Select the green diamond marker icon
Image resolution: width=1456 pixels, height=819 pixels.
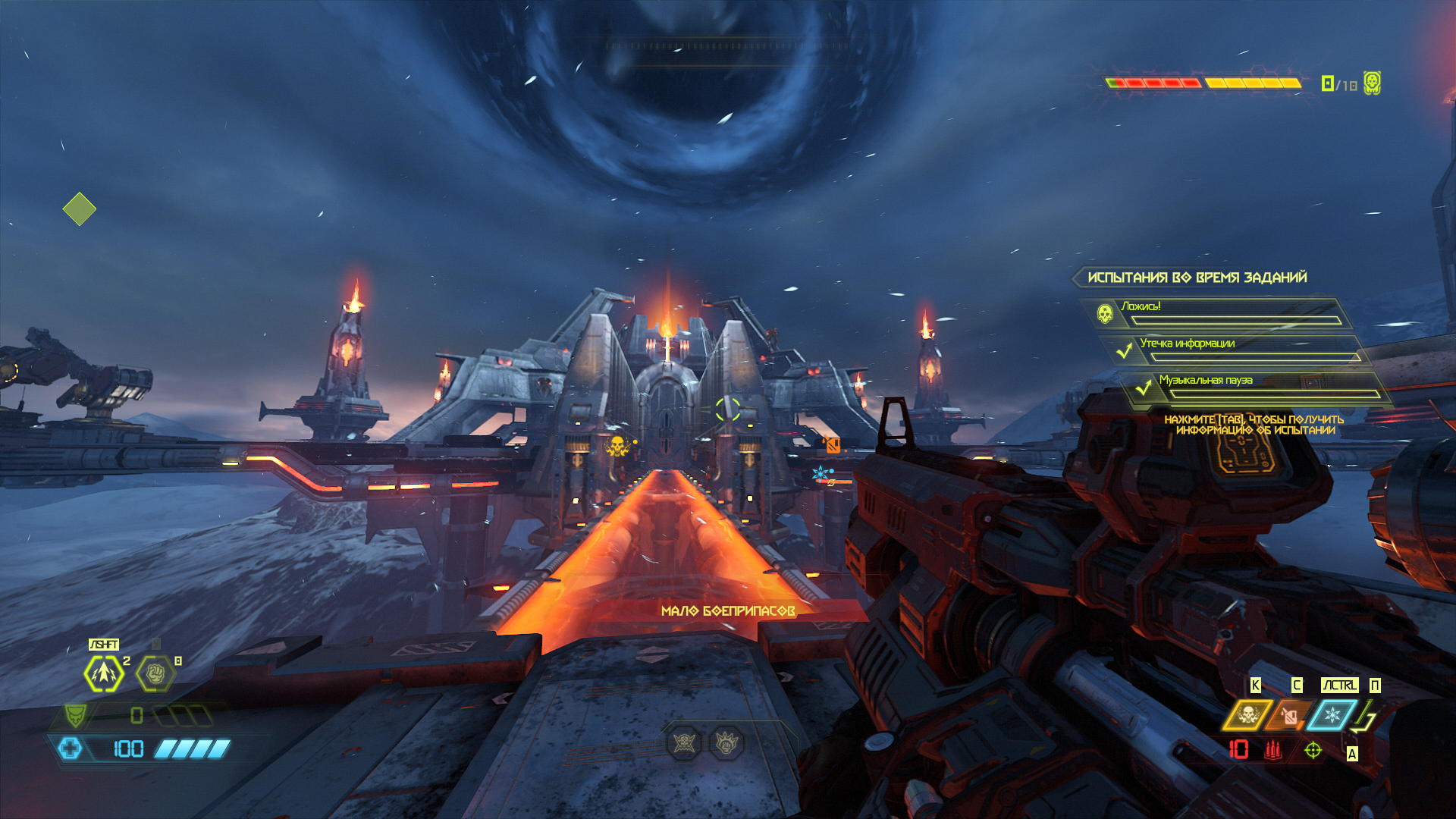[80, 209]
